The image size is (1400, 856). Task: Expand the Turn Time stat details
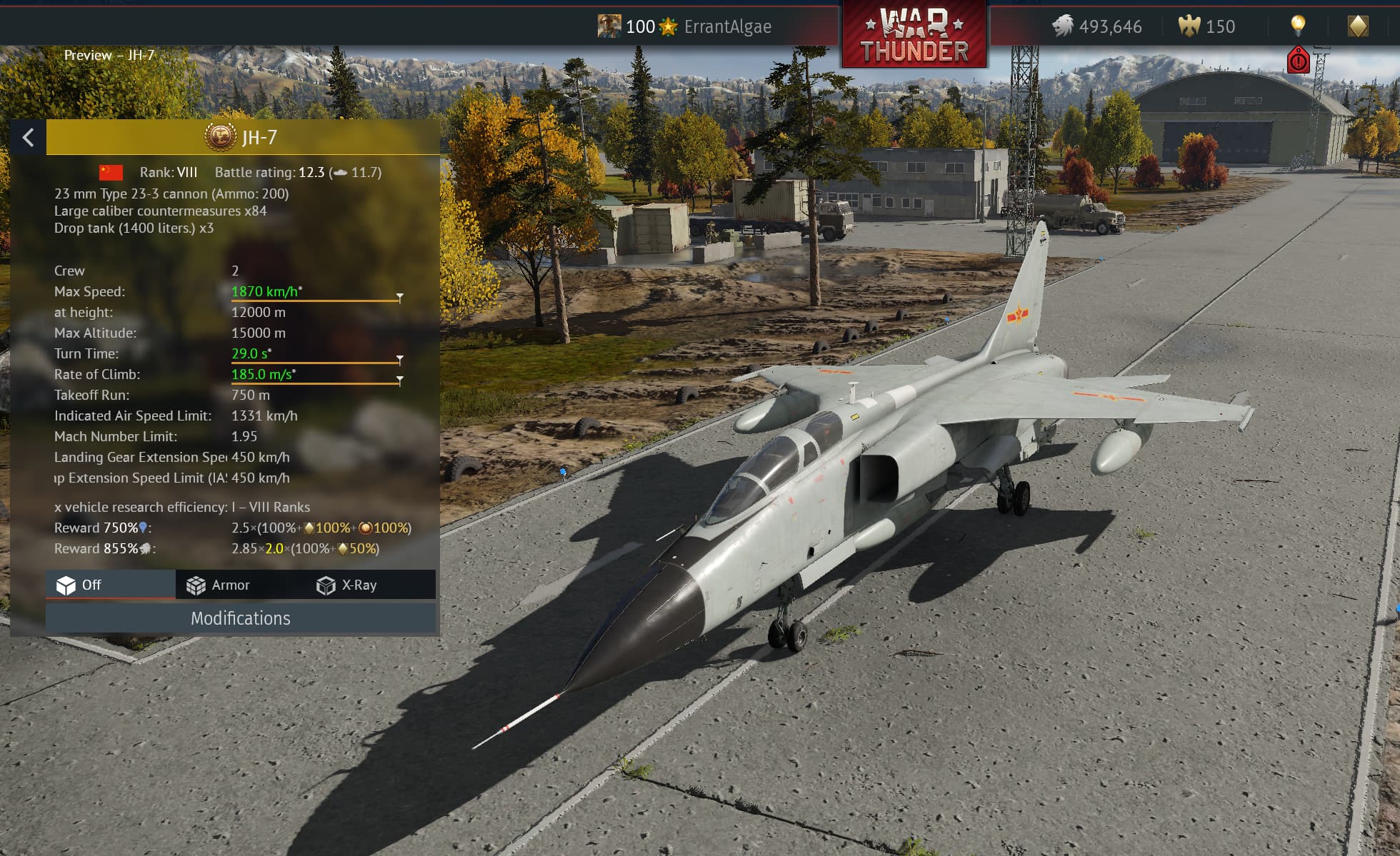coord(400,358)
